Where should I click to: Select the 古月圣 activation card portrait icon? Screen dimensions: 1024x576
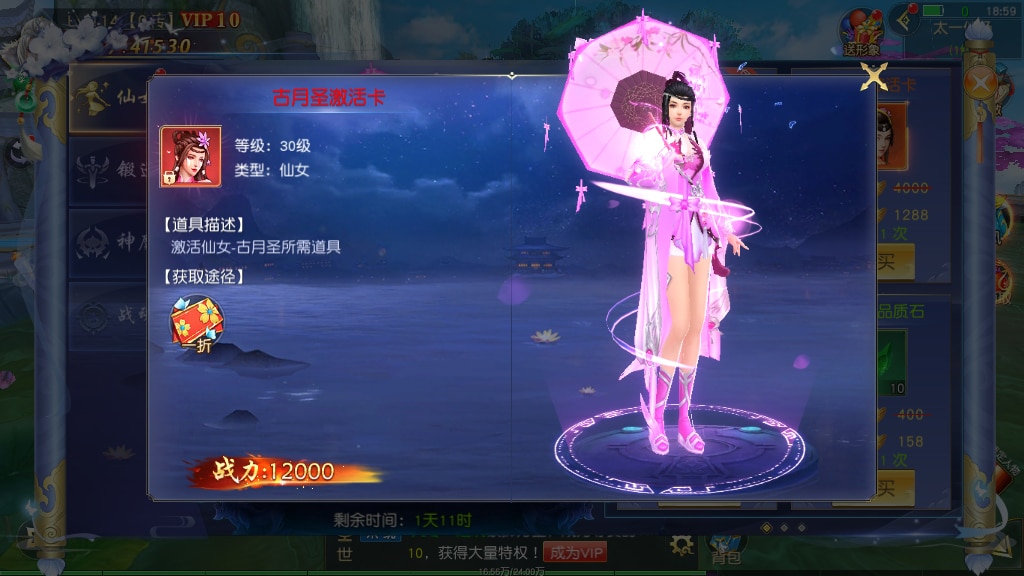pos(191,156)
